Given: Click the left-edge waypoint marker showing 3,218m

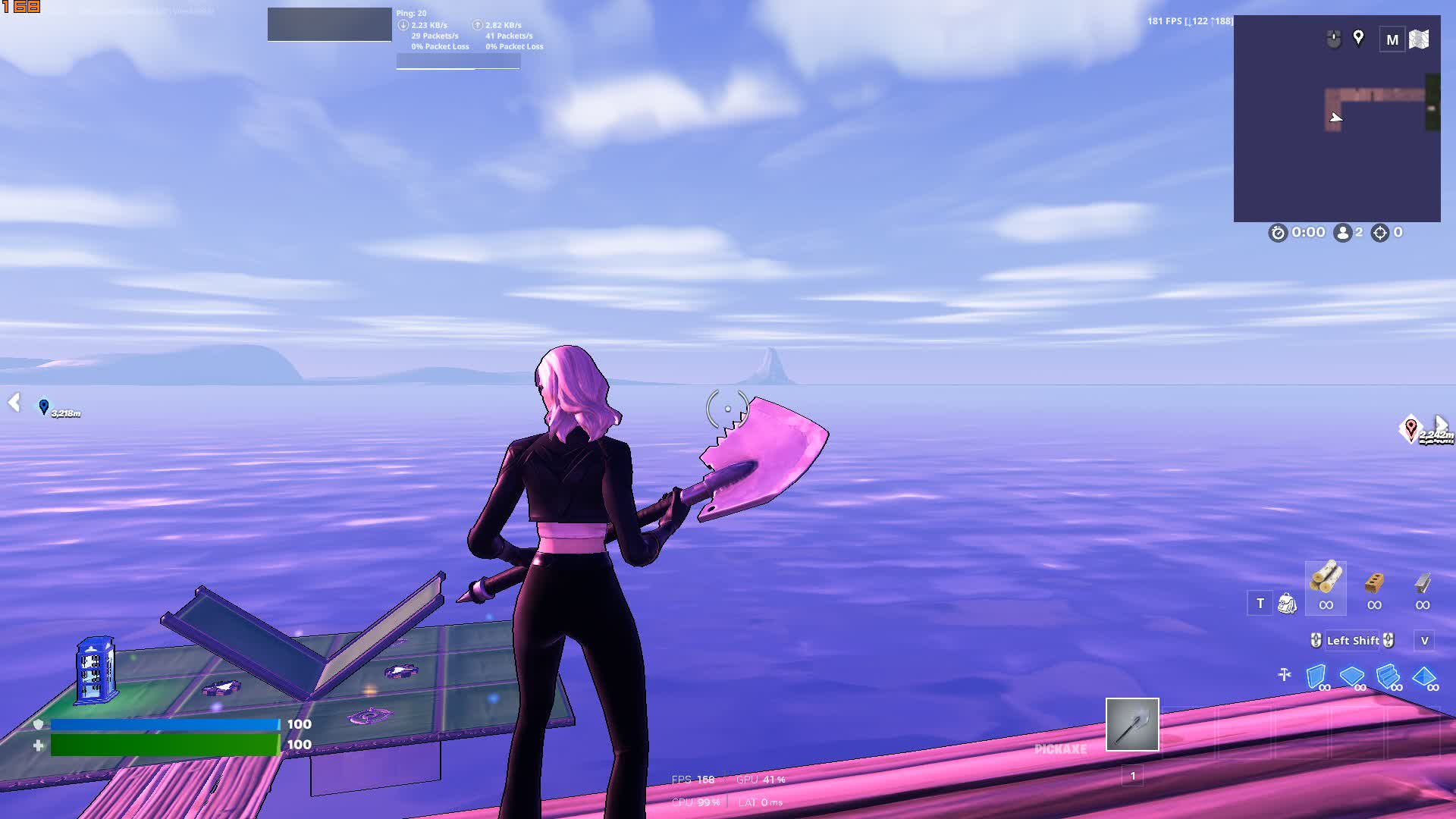Looking at the screenshot, I should coord(44,406).
